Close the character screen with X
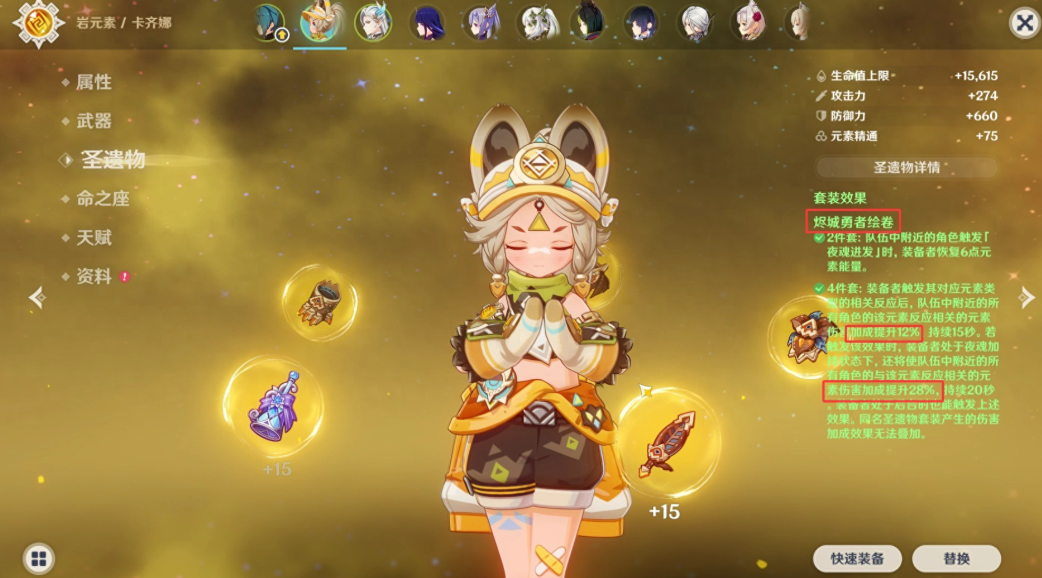Screen dimensions: 1042x578 click(1023, 23)
